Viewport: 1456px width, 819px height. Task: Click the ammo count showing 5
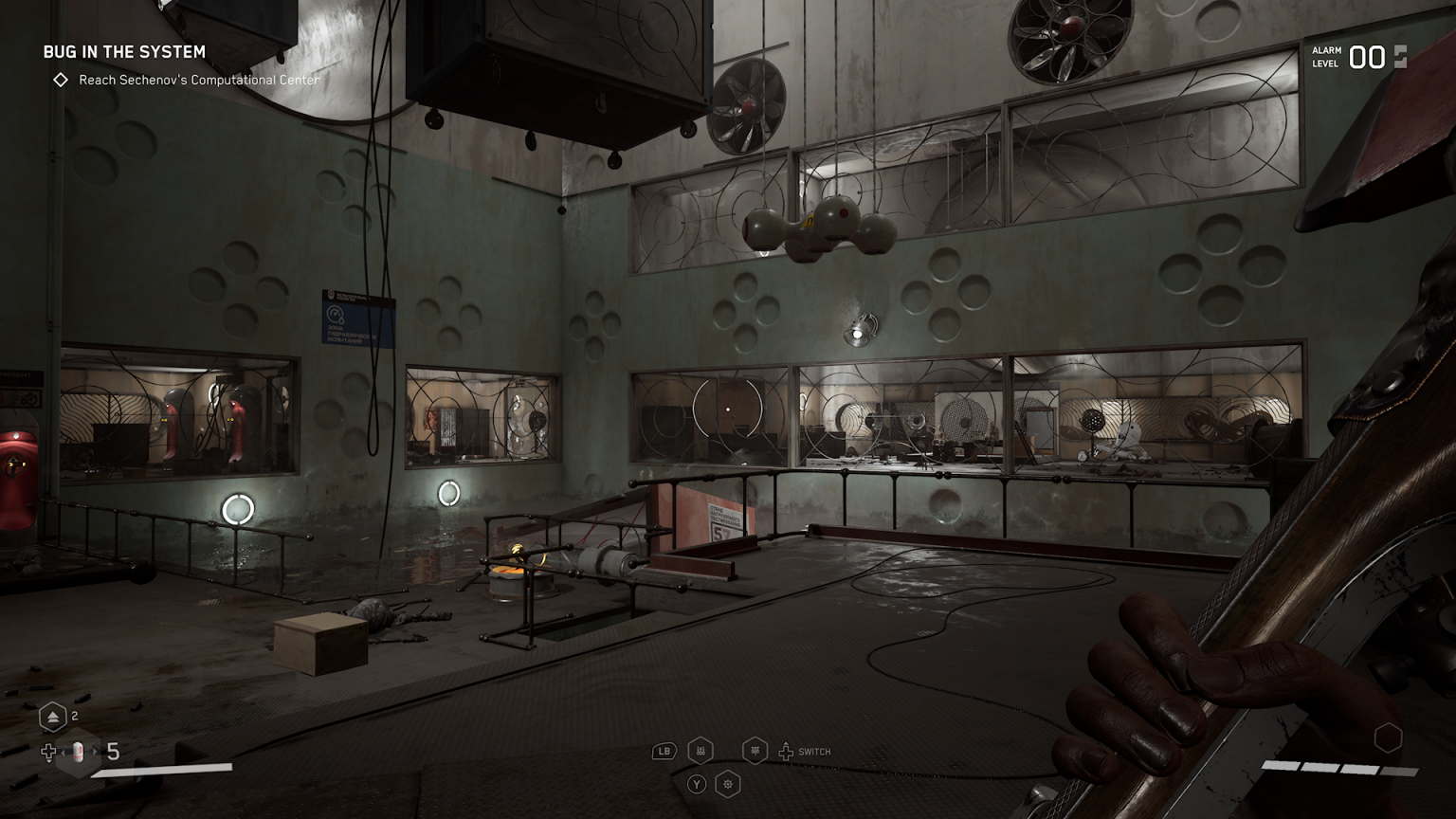click(111, 754)
